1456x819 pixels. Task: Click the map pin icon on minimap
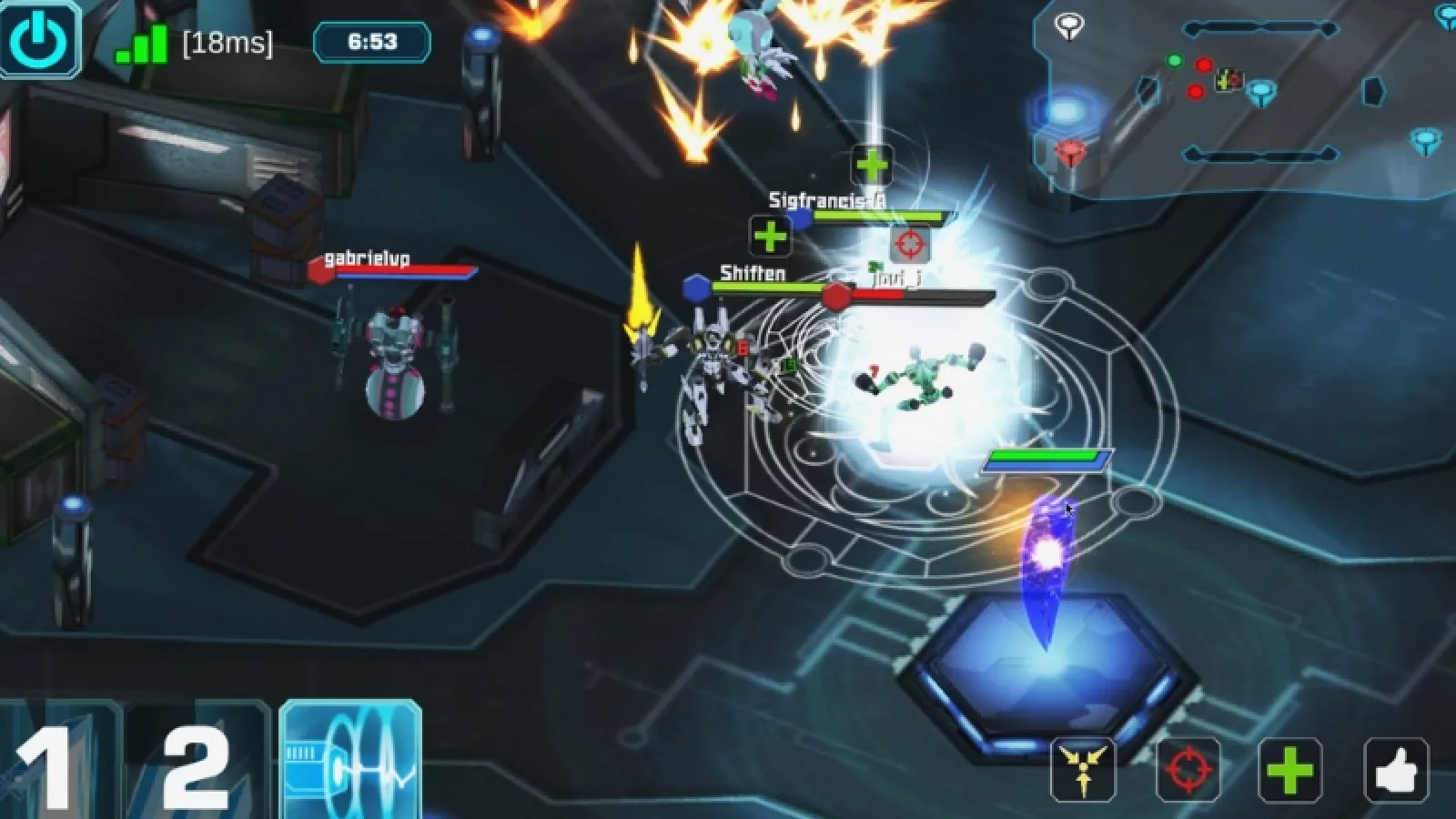(x=1068, y=25)
